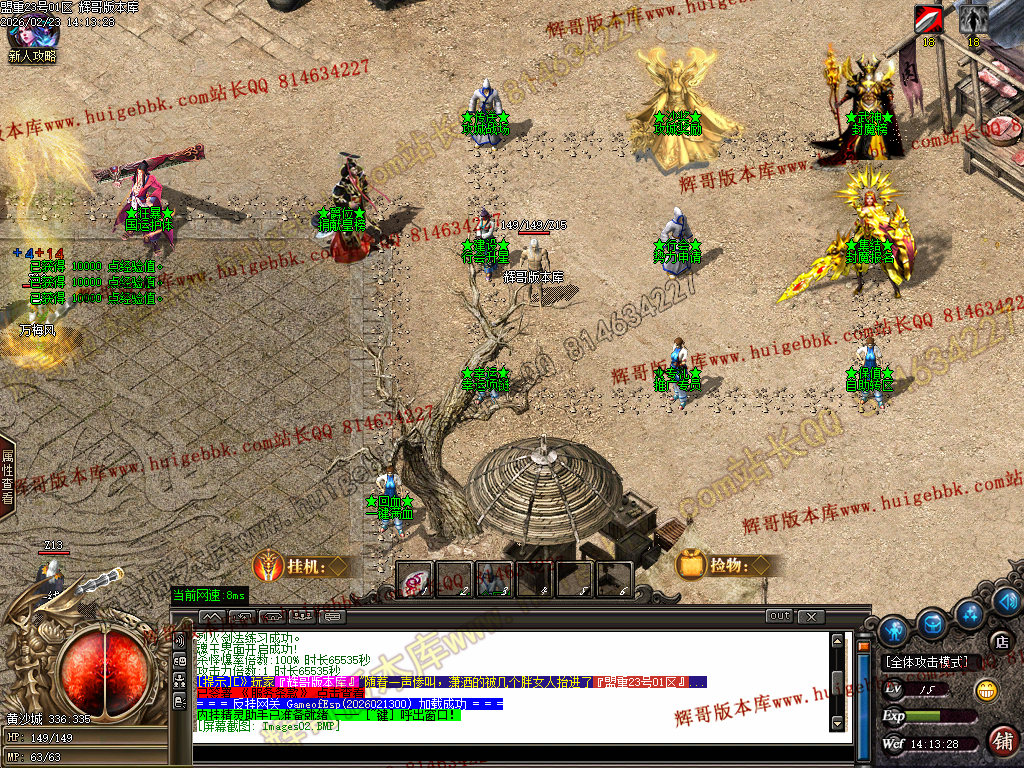Click the chat scrollbar down arrow

[838, 722]
